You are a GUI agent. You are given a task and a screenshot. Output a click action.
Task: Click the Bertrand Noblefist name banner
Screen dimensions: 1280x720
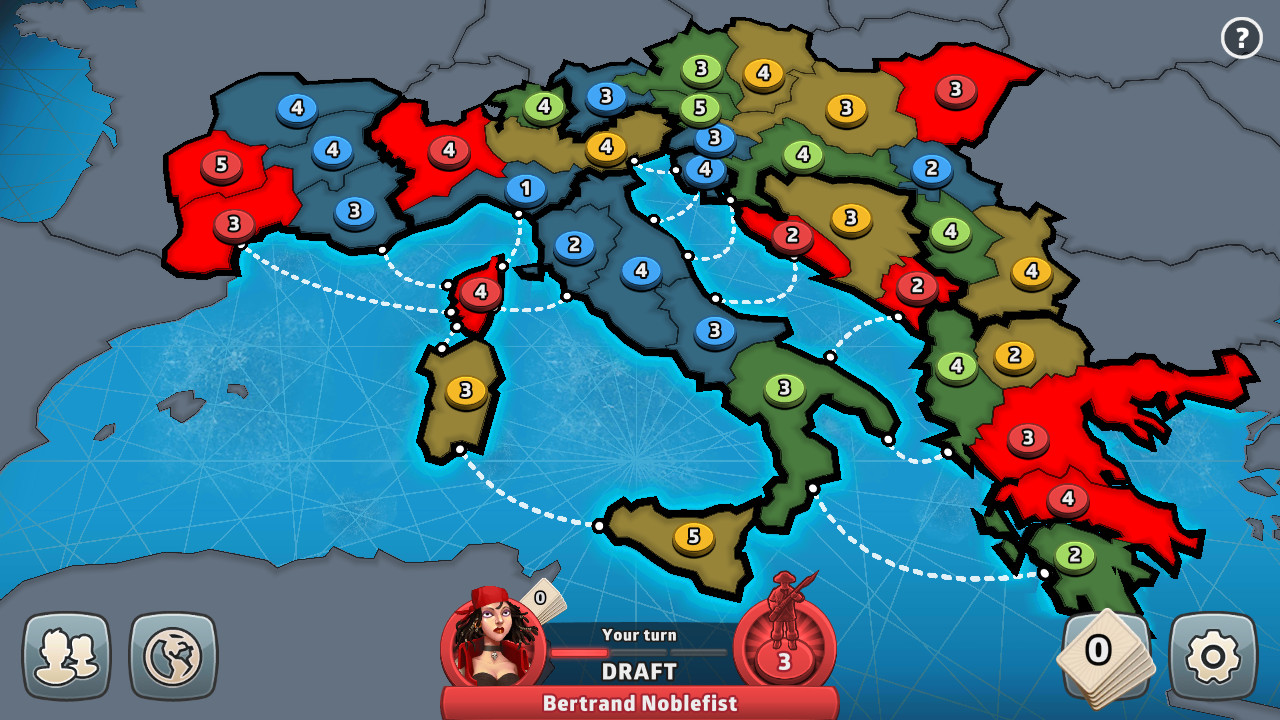[x=640, y=703]
